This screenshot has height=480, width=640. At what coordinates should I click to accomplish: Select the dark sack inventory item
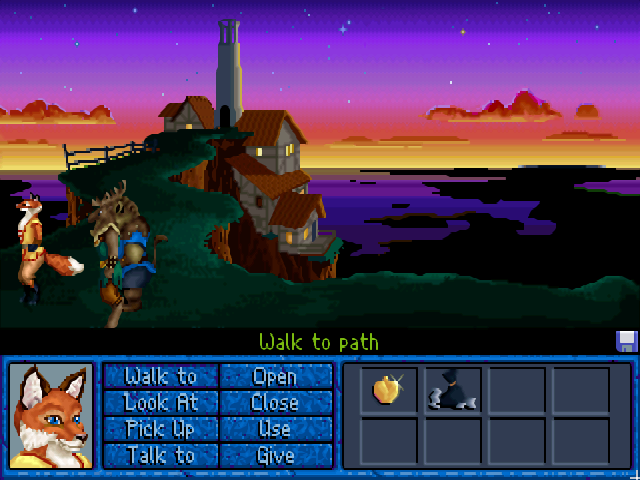[452, 389]
